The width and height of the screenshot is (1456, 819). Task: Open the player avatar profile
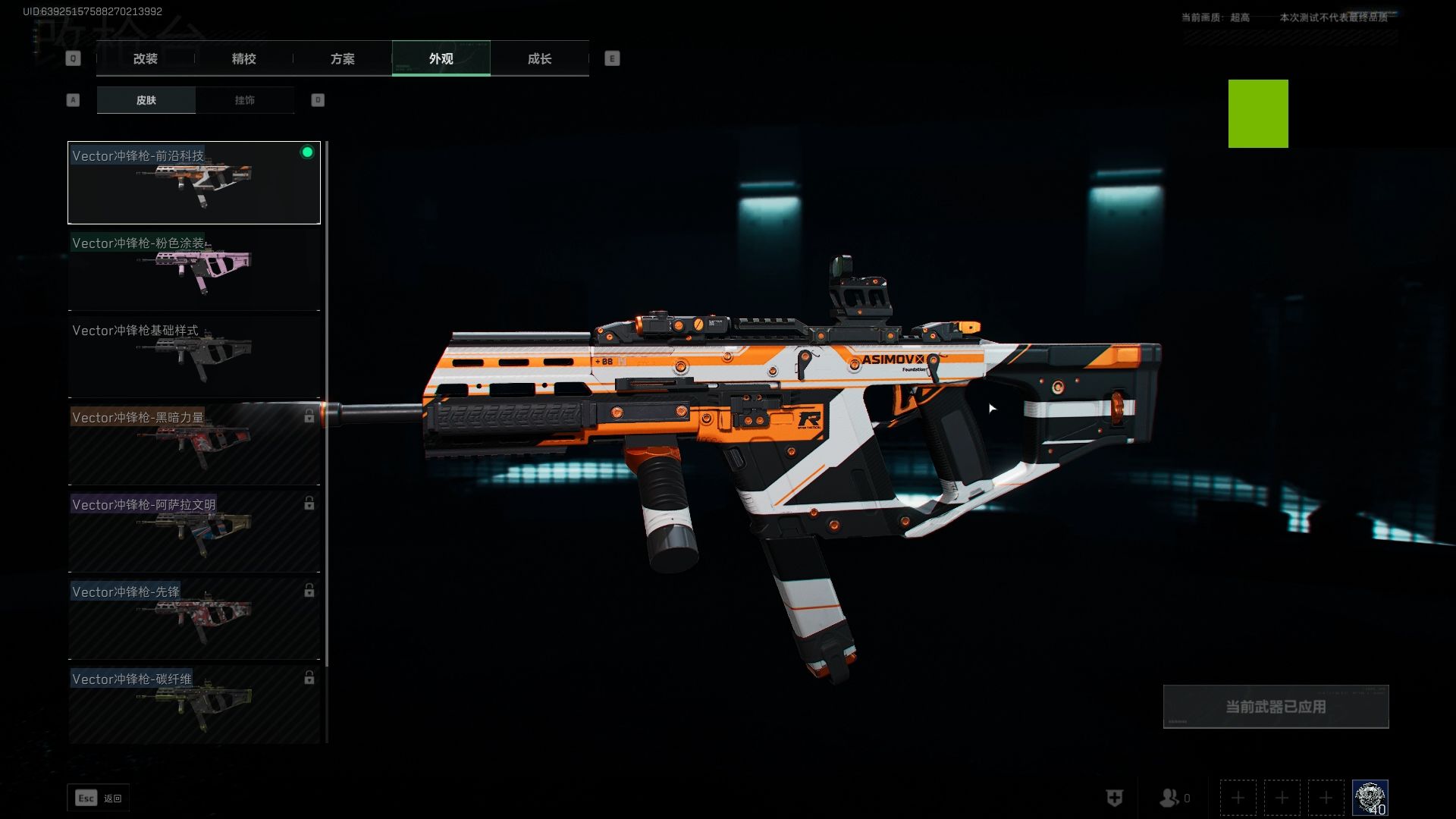point(1370,798)
